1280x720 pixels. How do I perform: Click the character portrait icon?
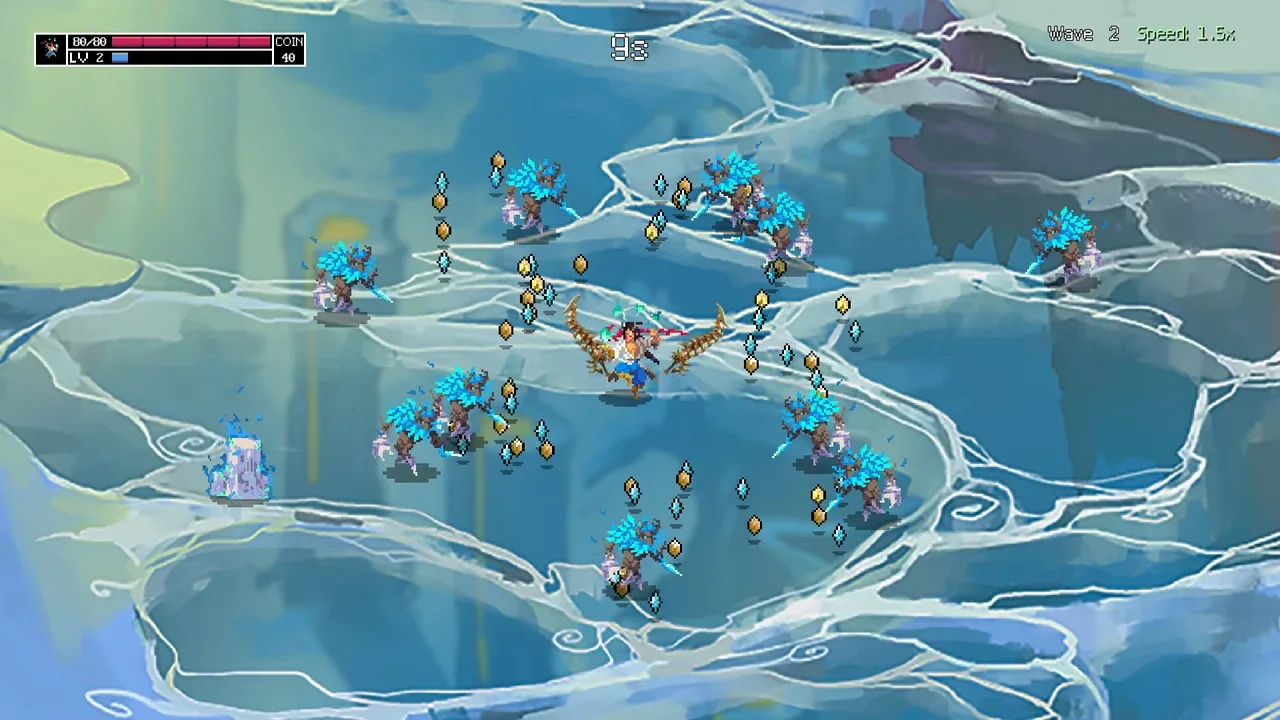(51, 49)
